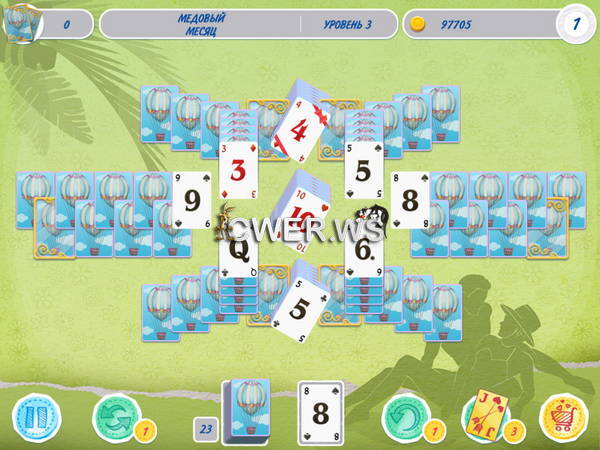600x450 pixels.
Task: Pick the 8 of spades on the board
Action: pyautogui.click(x=409, y=200)
